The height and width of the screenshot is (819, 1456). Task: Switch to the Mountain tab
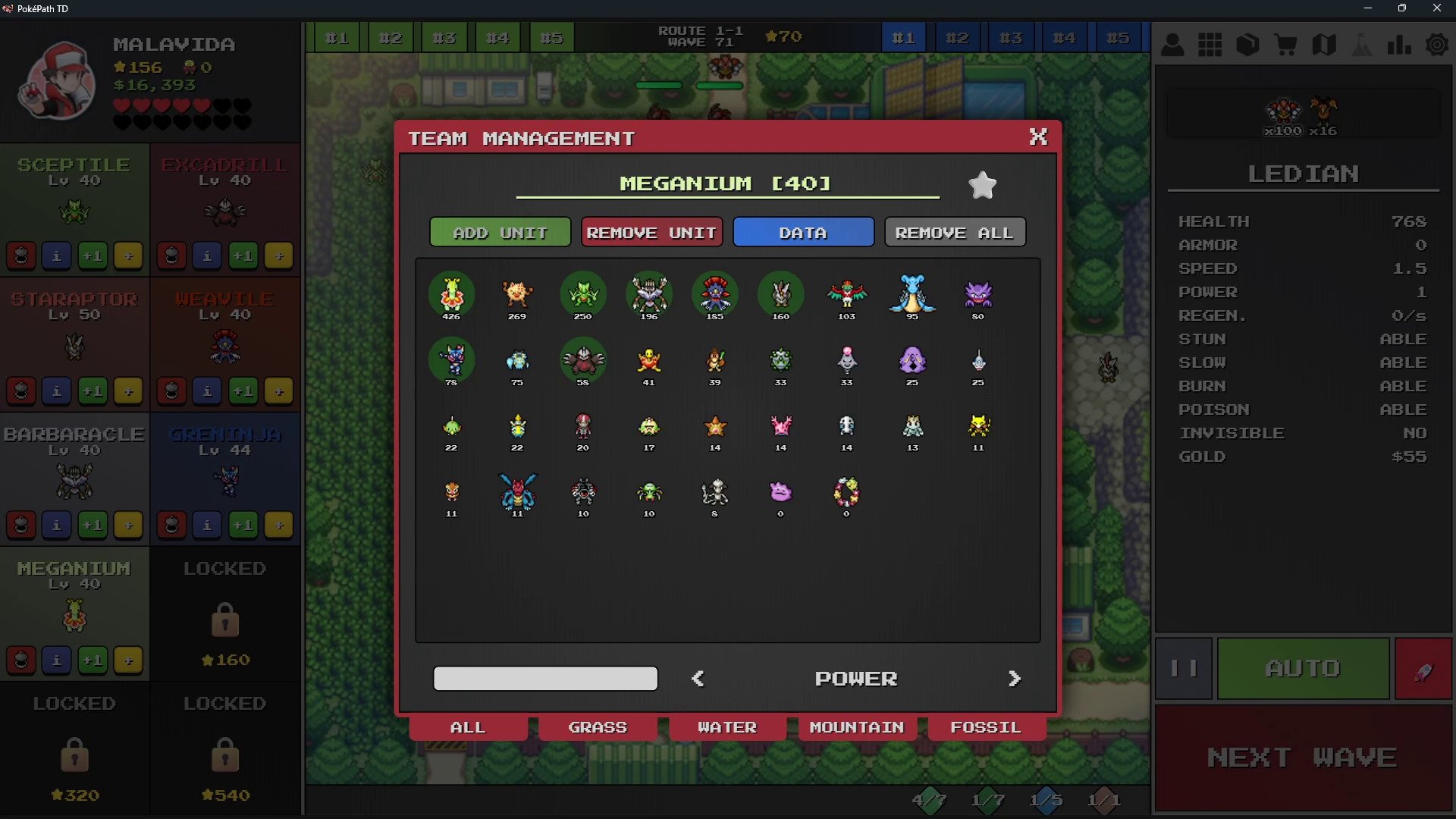(x=857, y=727)
